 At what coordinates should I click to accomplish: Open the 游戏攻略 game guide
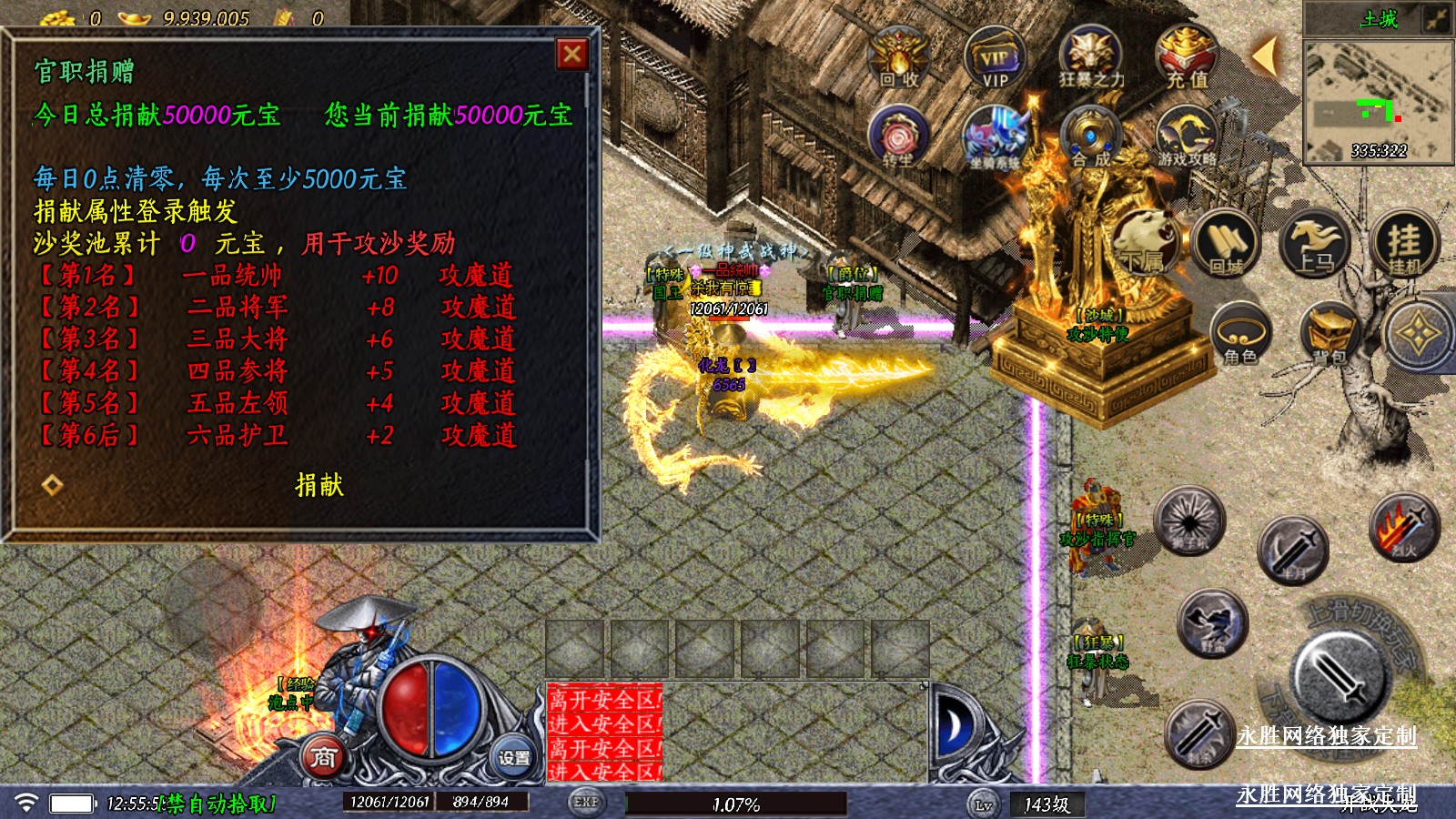(1187, 136)
